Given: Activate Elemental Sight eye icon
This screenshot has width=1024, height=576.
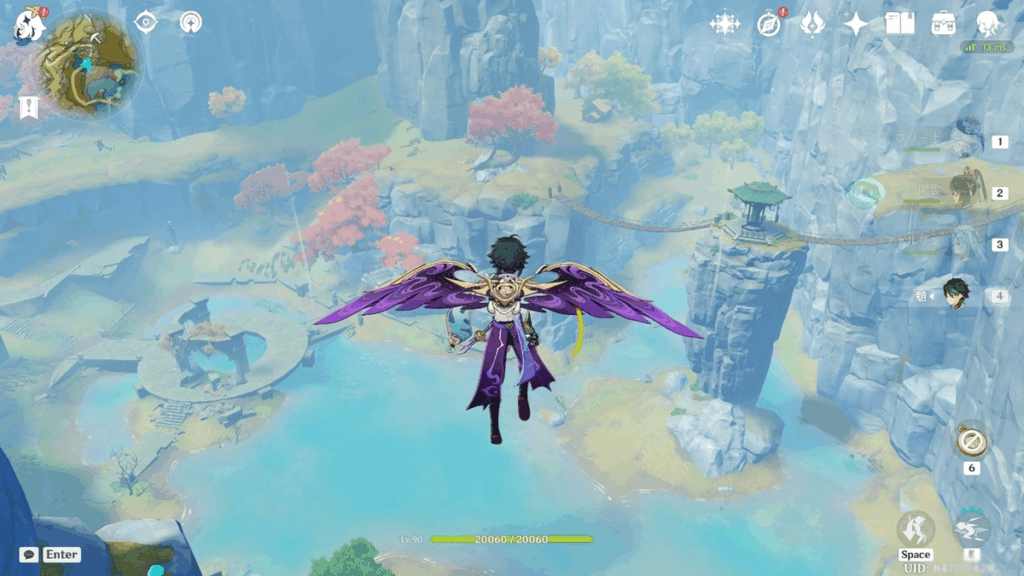Looking at the screenshot, I should [146, 22].
